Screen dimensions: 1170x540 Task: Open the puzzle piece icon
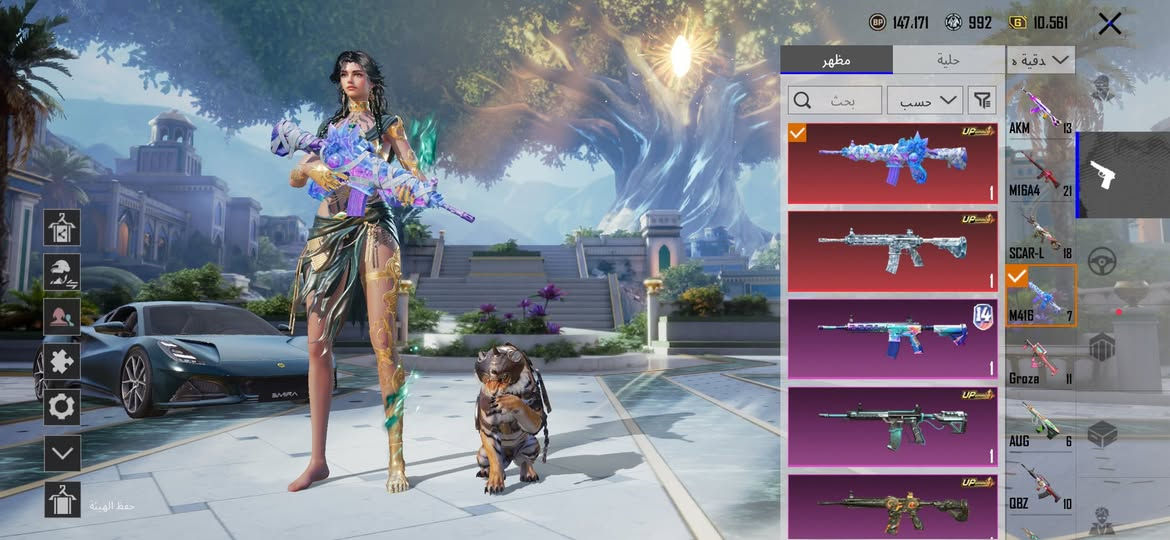[62, 361]
